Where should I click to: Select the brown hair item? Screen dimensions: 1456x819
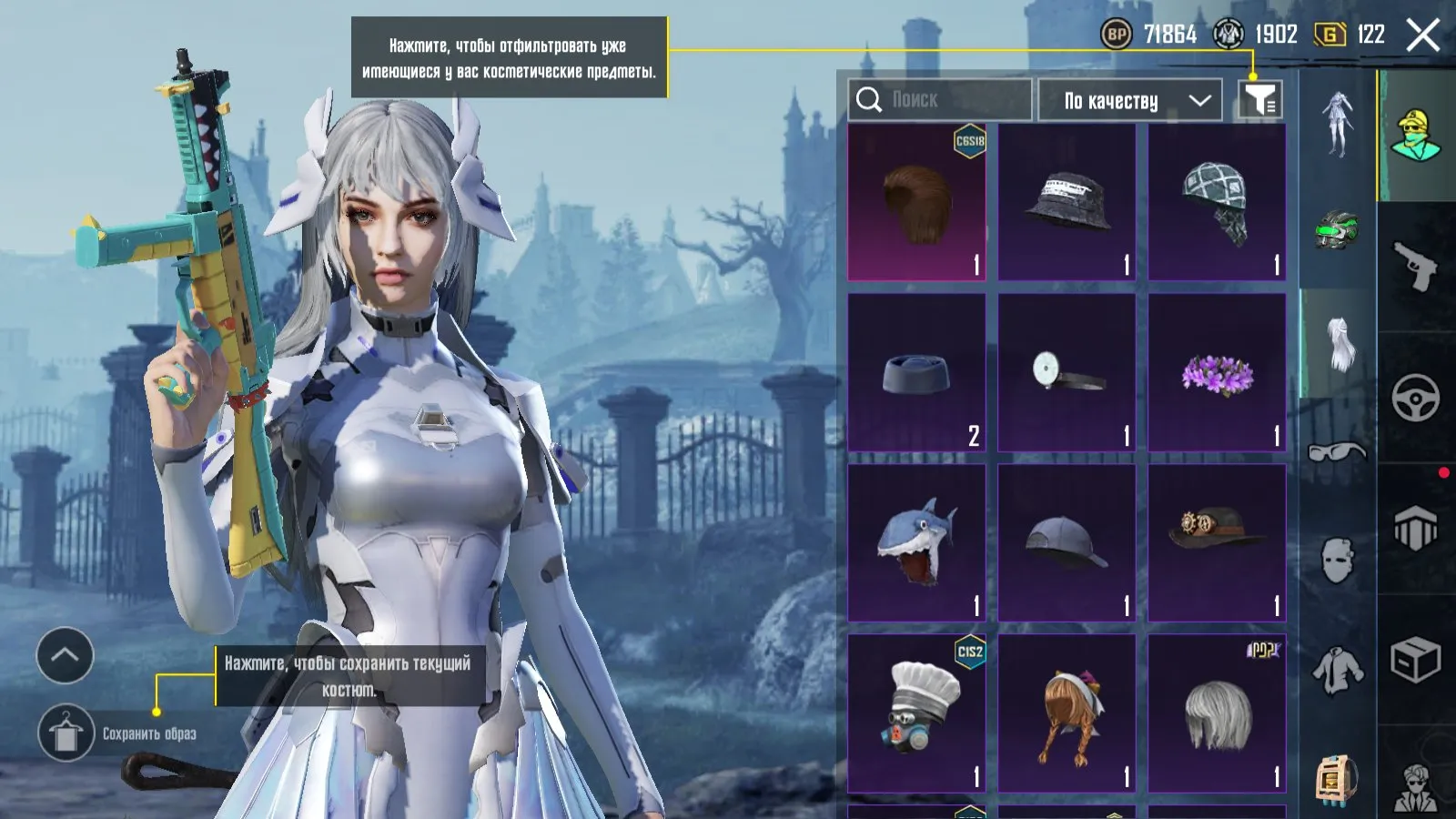click(x=916, y=202)
